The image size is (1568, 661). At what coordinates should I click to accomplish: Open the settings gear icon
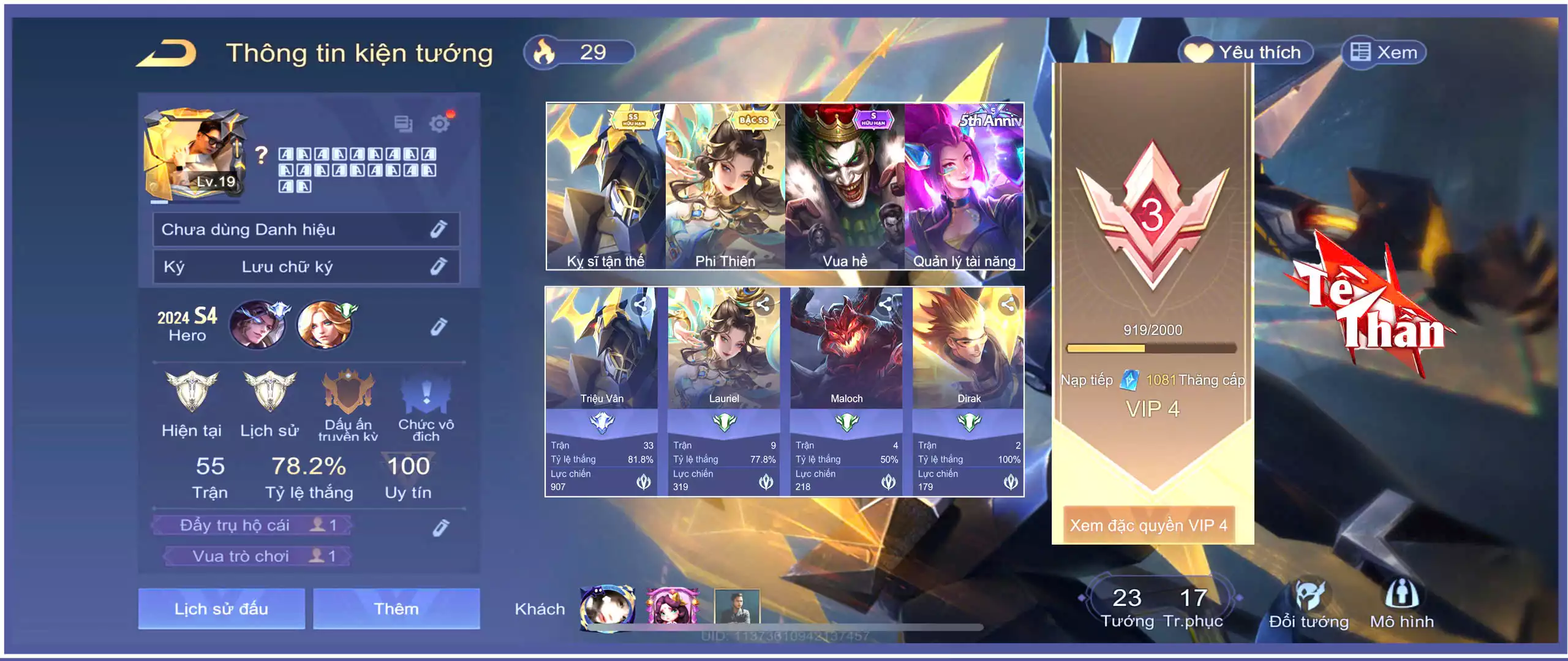[x=439, y=124]
